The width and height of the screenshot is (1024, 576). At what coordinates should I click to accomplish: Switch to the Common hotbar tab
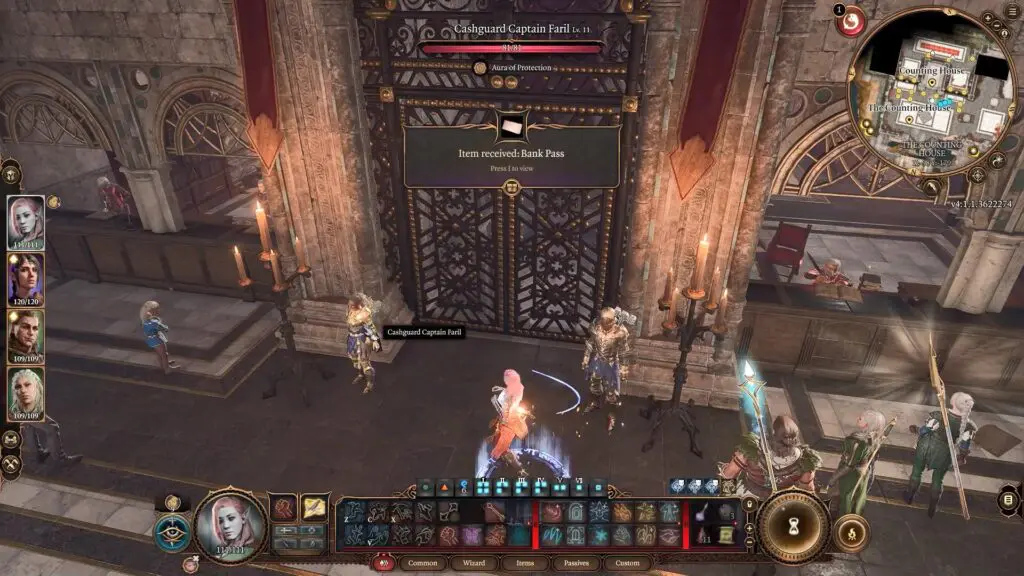pyautogui.click(x=423, y=563)
